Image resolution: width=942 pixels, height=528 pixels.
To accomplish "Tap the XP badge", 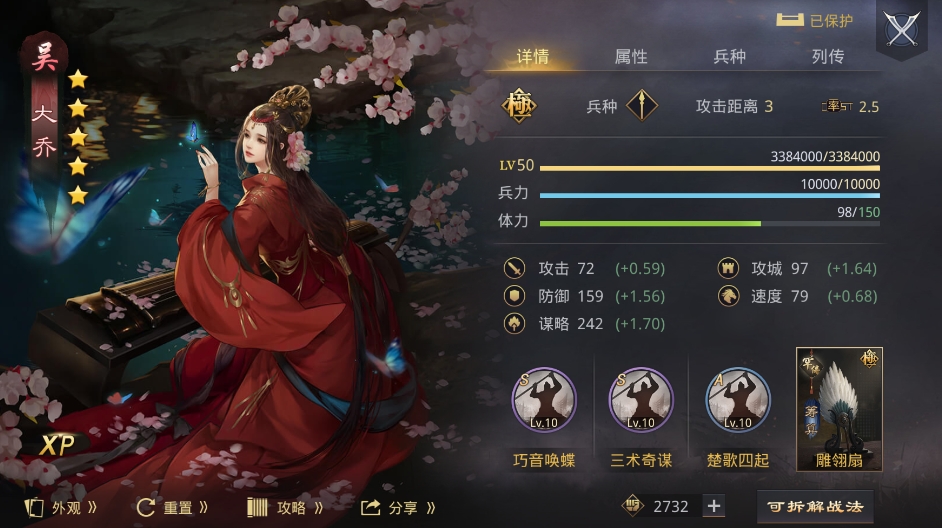I will click(57, 446).
